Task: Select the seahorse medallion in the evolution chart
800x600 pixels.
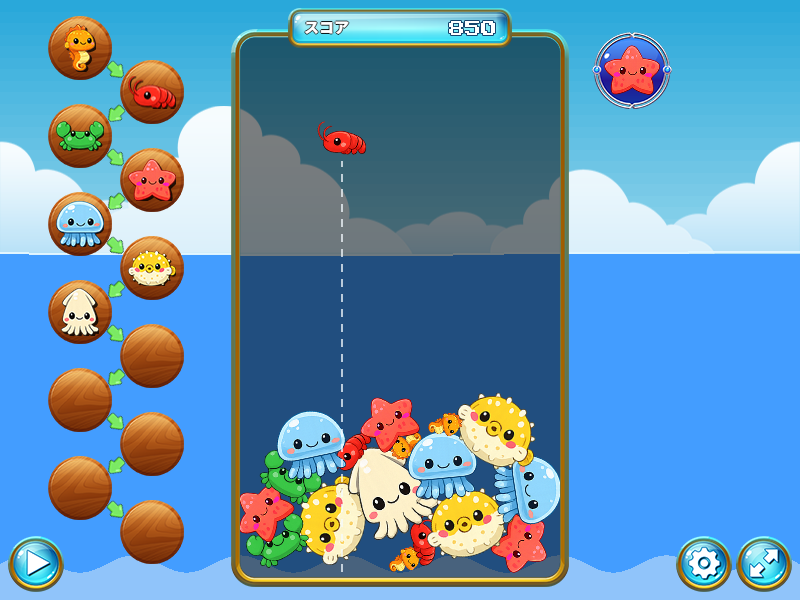Action: click(x=80, y=48)
